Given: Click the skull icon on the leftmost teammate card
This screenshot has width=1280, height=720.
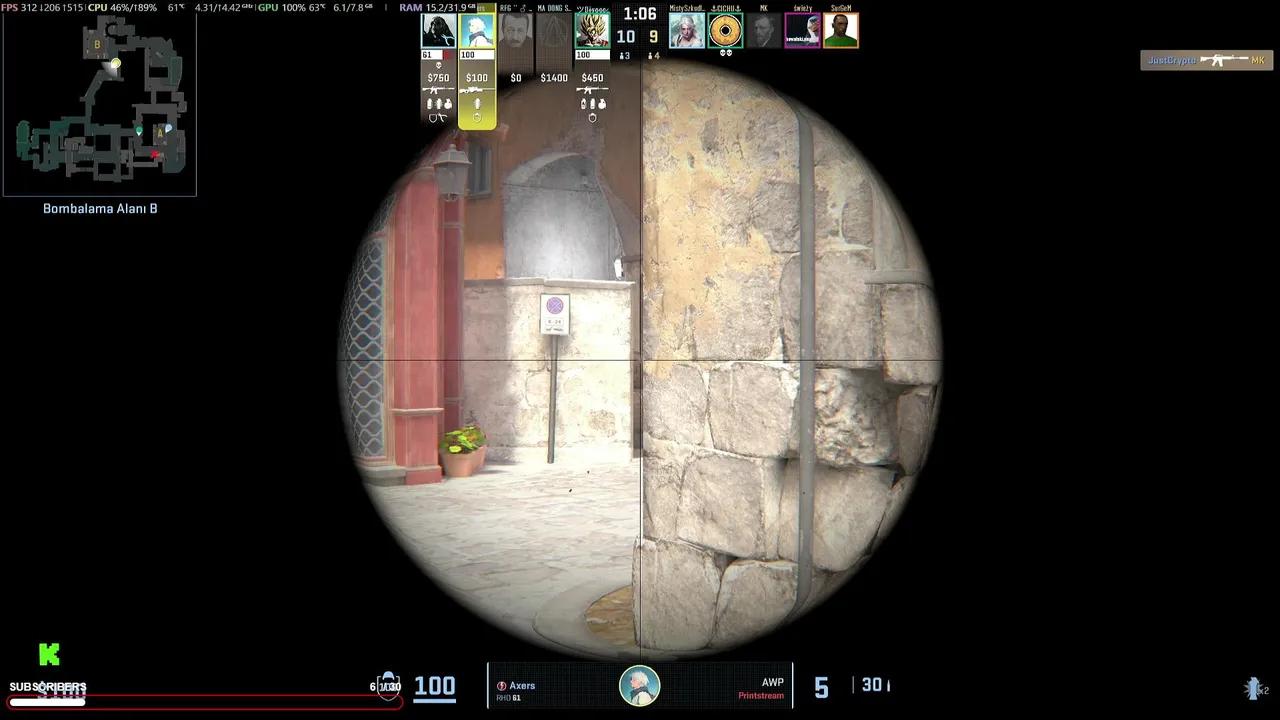Looking at the screenshot, I should (438, 64).
